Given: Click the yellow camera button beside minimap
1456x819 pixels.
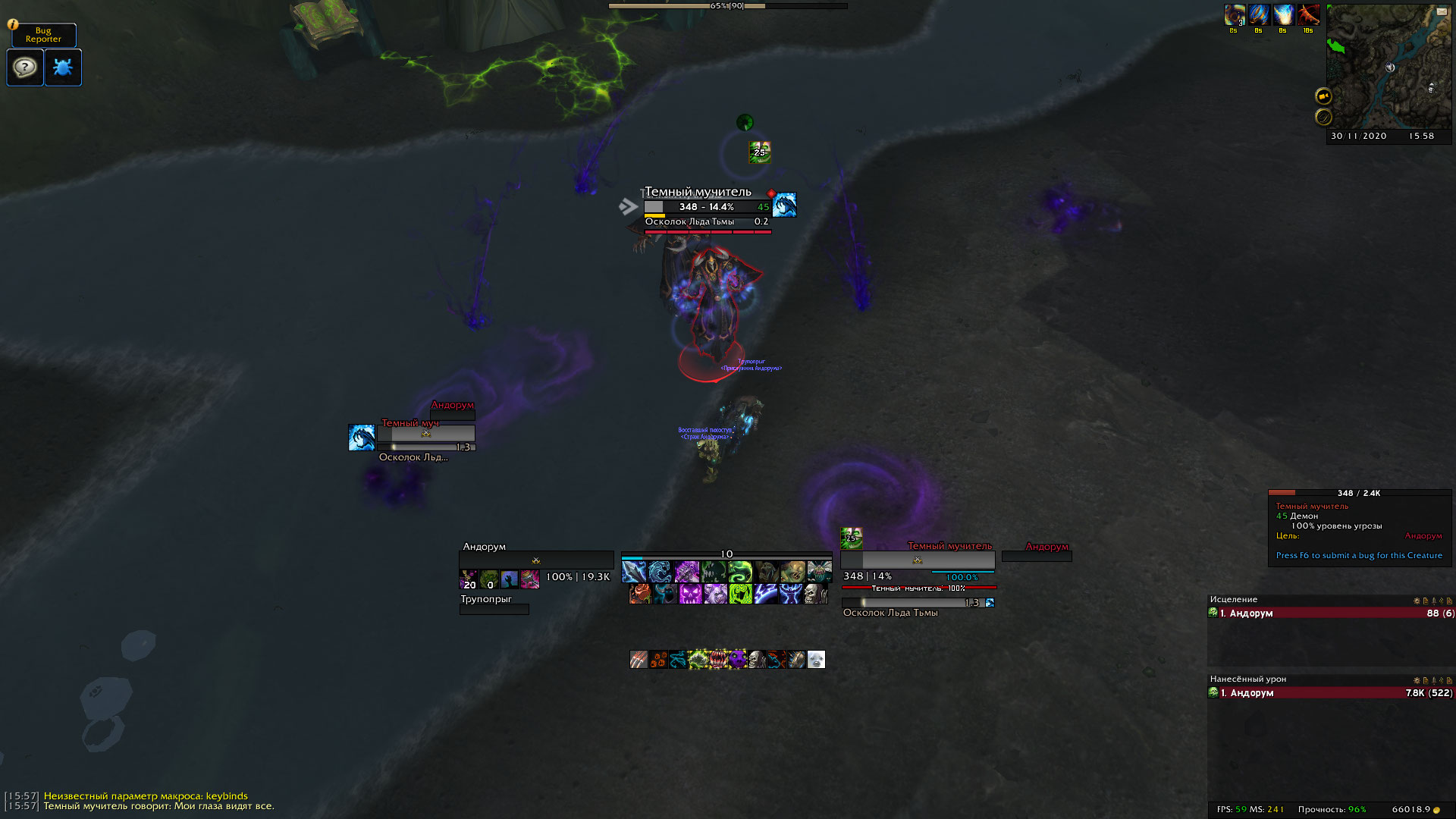Looking at the screenshot, I should 1323,96.
